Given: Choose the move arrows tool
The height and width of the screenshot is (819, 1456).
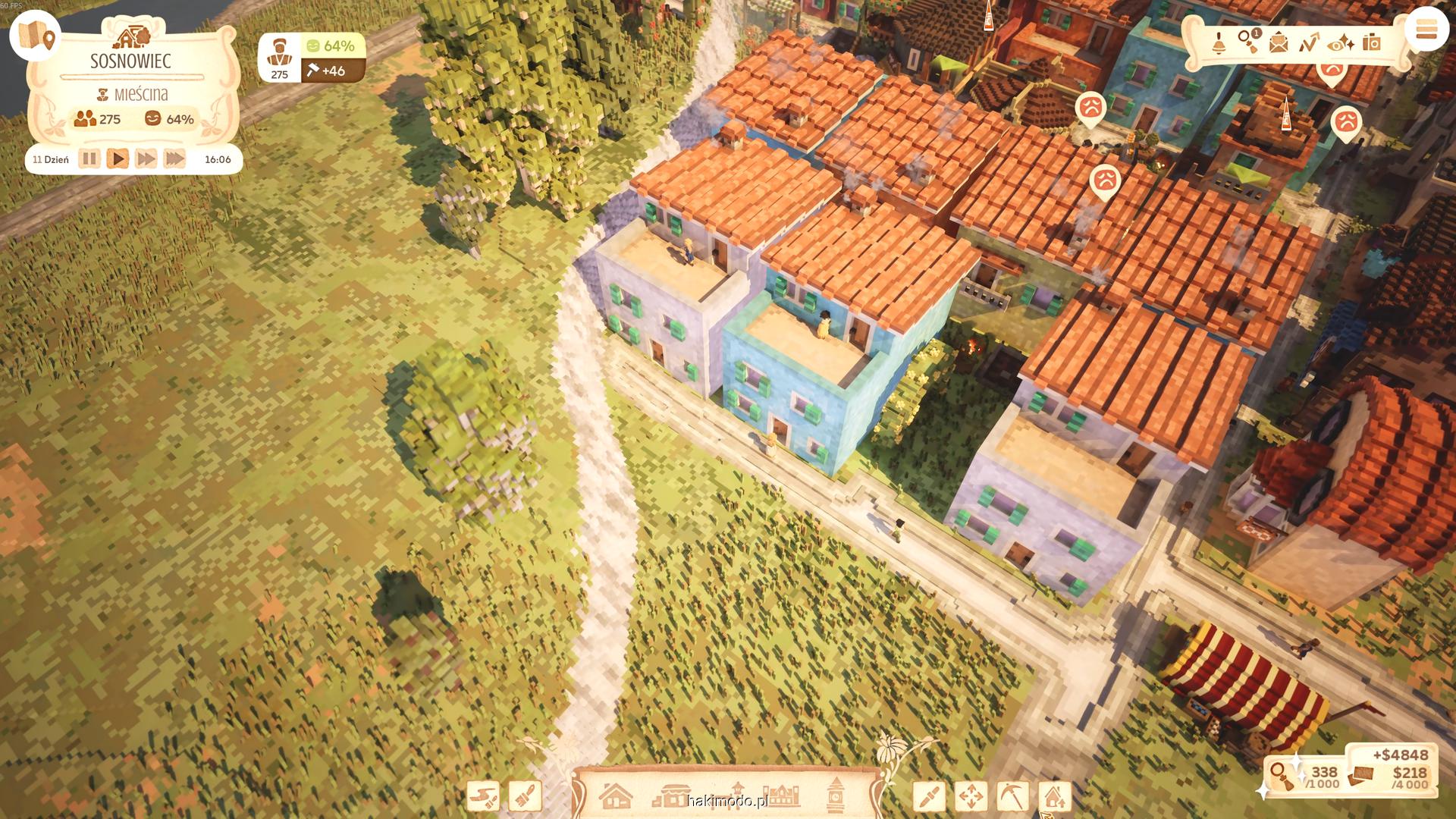Looking at the screenshot, I should (x=971, y=796).
